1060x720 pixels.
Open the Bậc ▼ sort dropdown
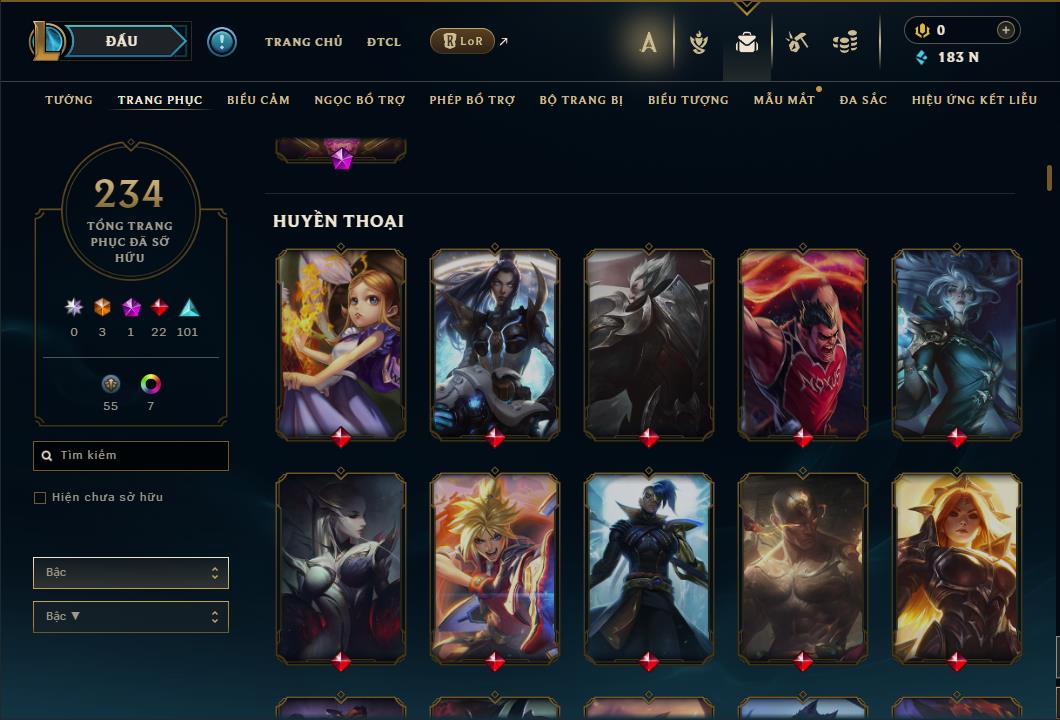click(x=131, y=617)
